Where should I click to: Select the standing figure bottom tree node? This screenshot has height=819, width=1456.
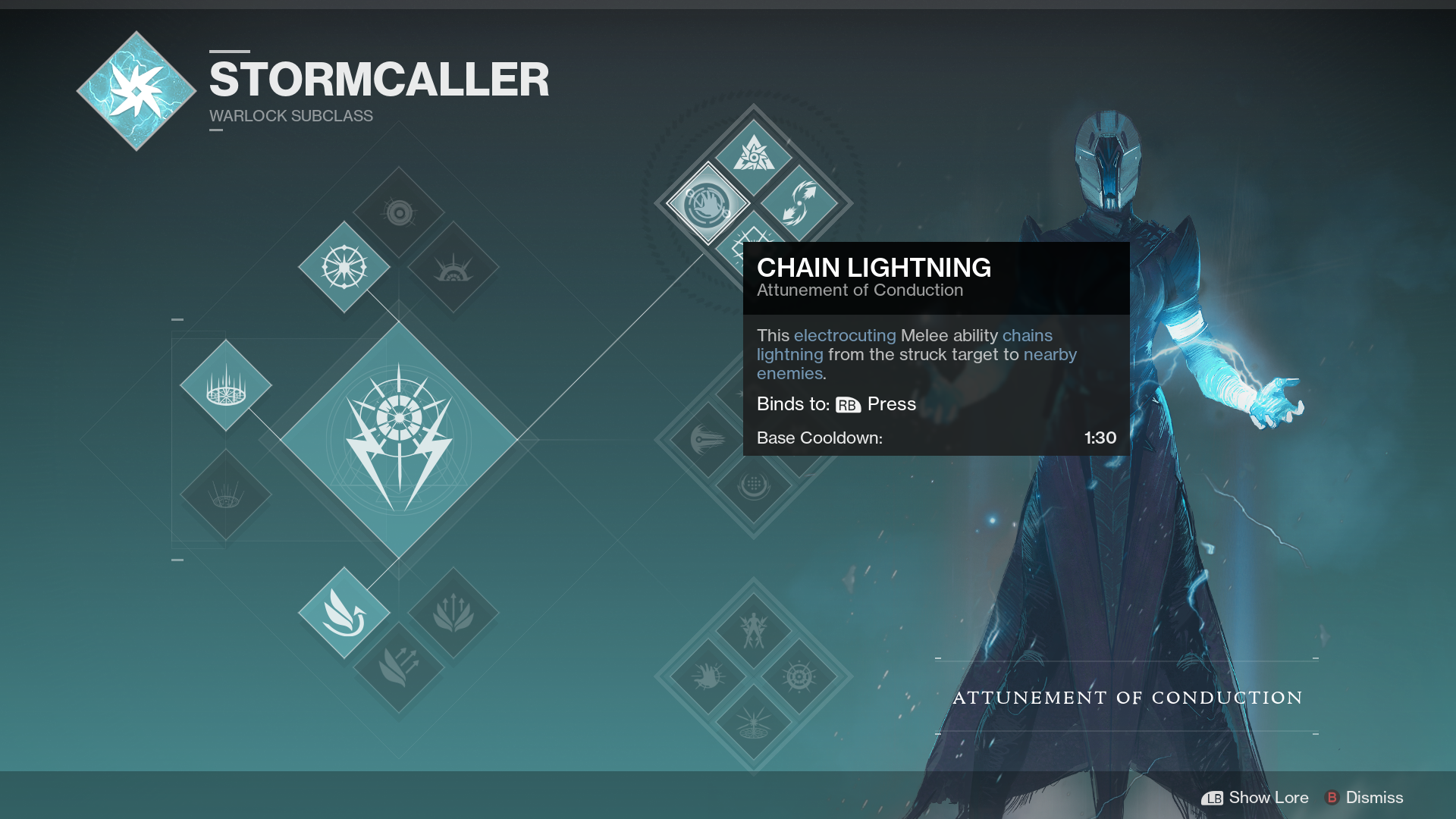(x=753, y=629)
